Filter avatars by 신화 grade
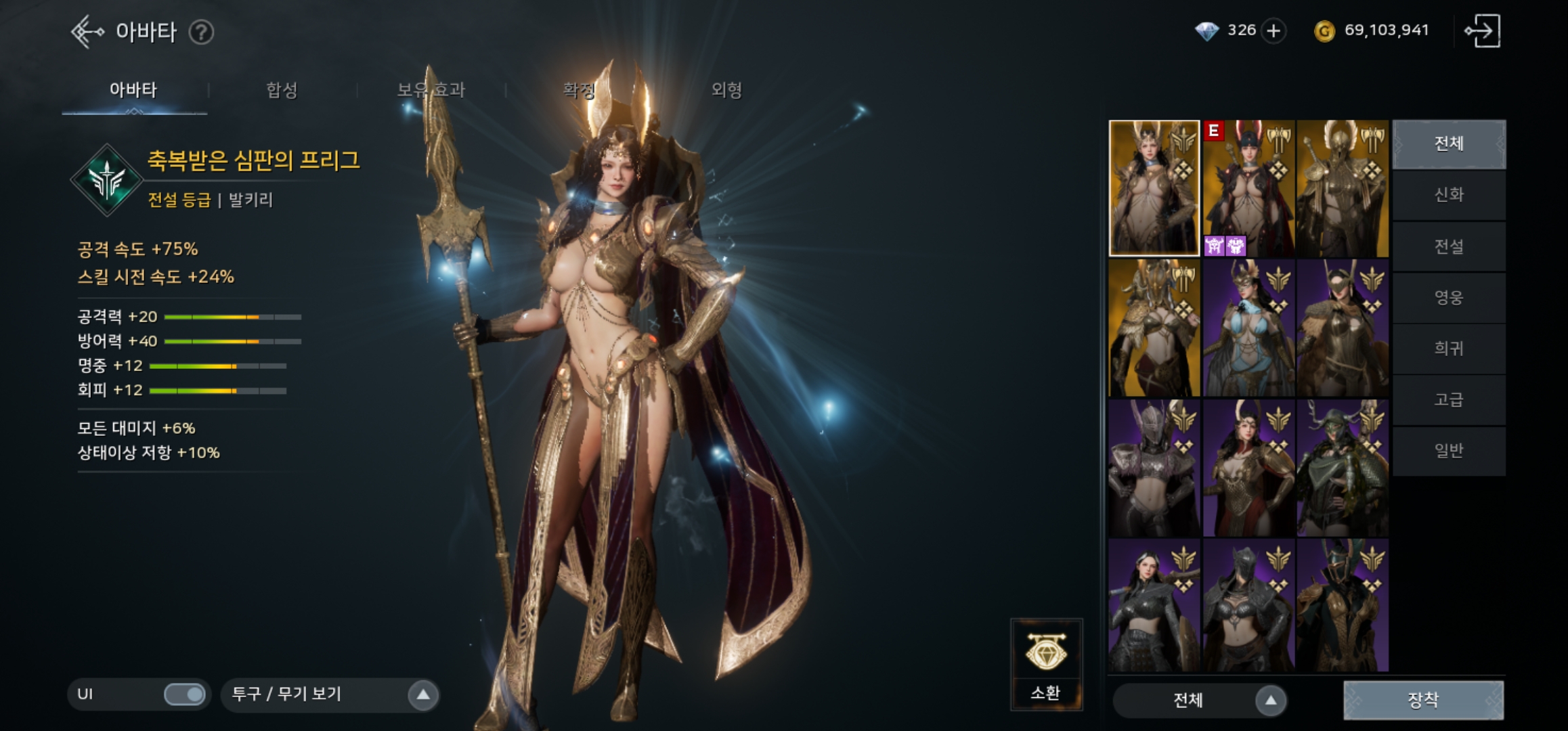 point(1449,195)
